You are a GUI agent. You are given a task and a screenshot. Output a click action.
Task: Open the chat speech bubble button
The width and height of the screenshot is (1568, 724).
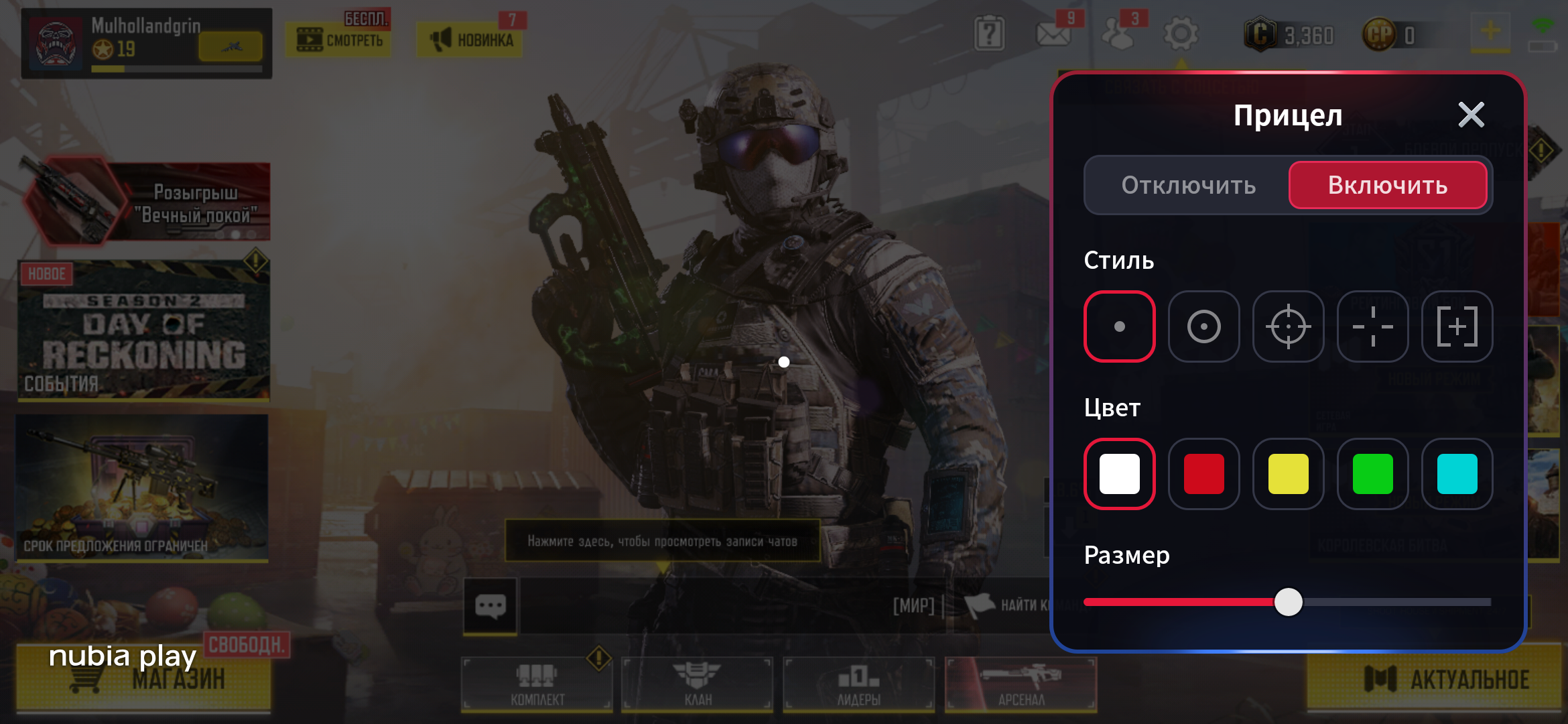coord(491,606)
